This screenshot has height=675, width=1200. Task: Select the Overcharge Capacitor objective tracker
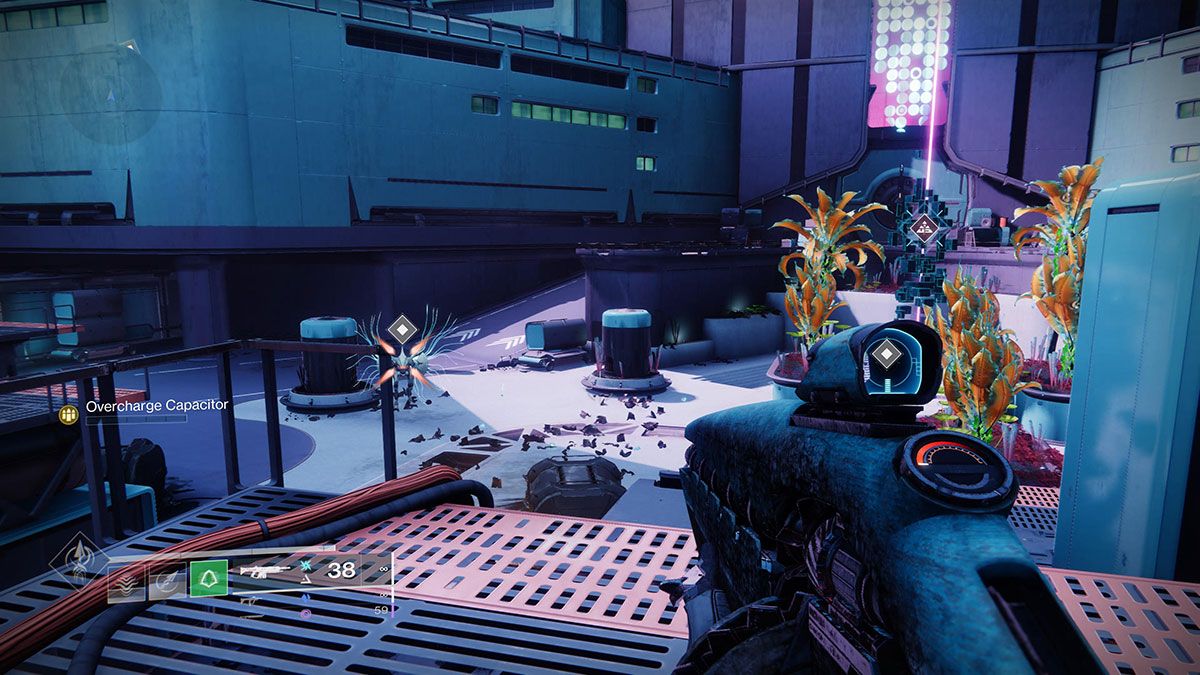coord(157,406)
